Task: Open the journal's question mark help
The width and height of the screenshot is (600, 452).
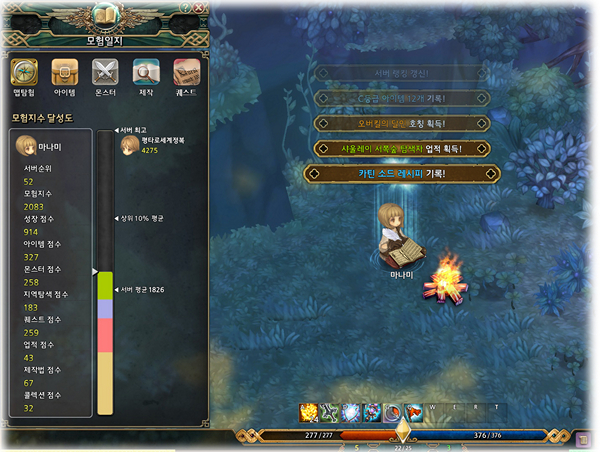Action: 185,8
